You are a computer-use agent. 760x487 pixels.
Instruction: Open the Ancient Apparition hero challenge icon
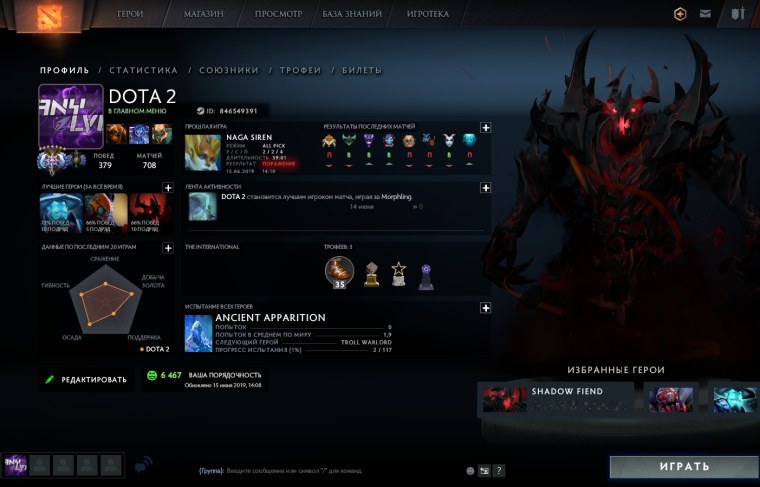coord(199,334)
